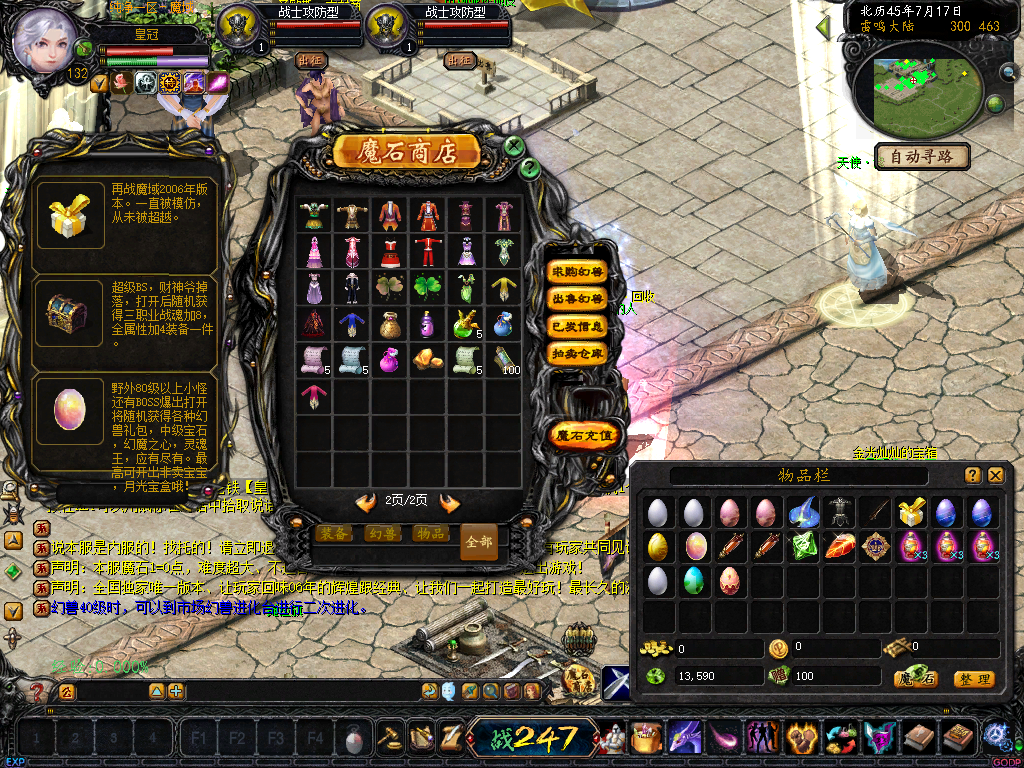The width and height of the screenshot is (1024, 768).
Task: Select the 全部 shop tab
Action: [x=479, y=541]
